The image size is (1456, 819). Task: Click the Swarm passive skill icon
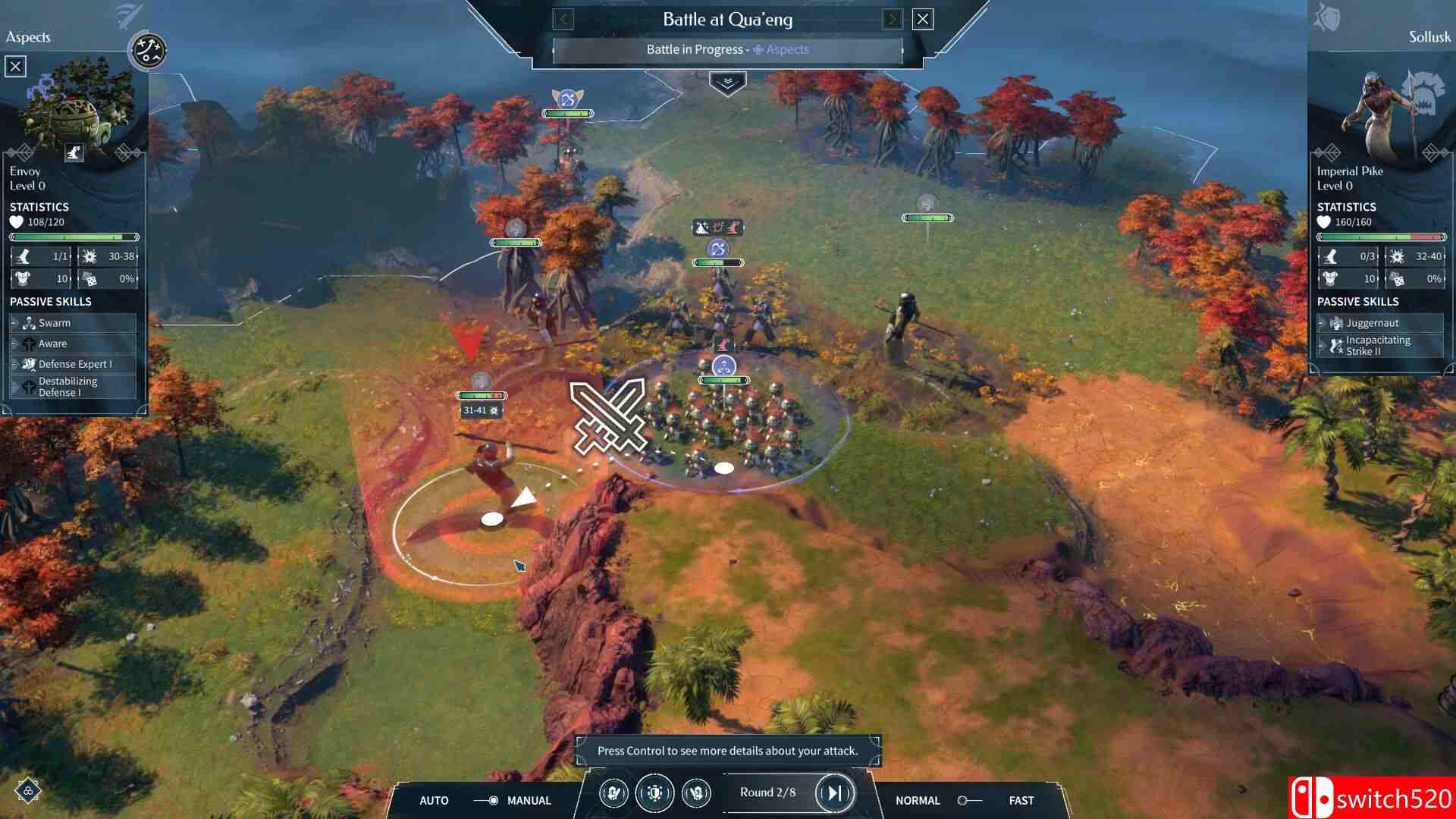point(29,322)
